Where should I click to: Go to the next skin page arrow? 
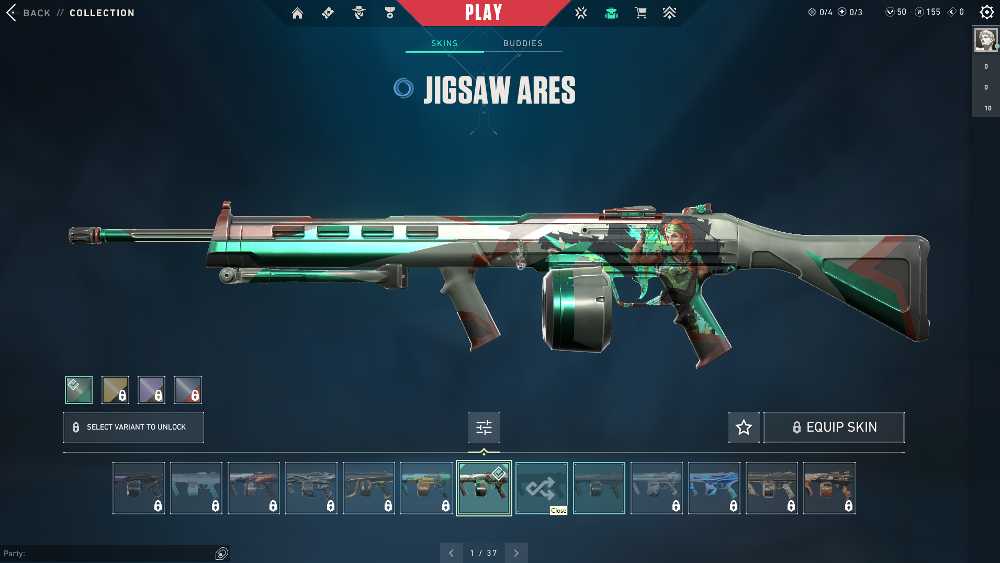516,553
